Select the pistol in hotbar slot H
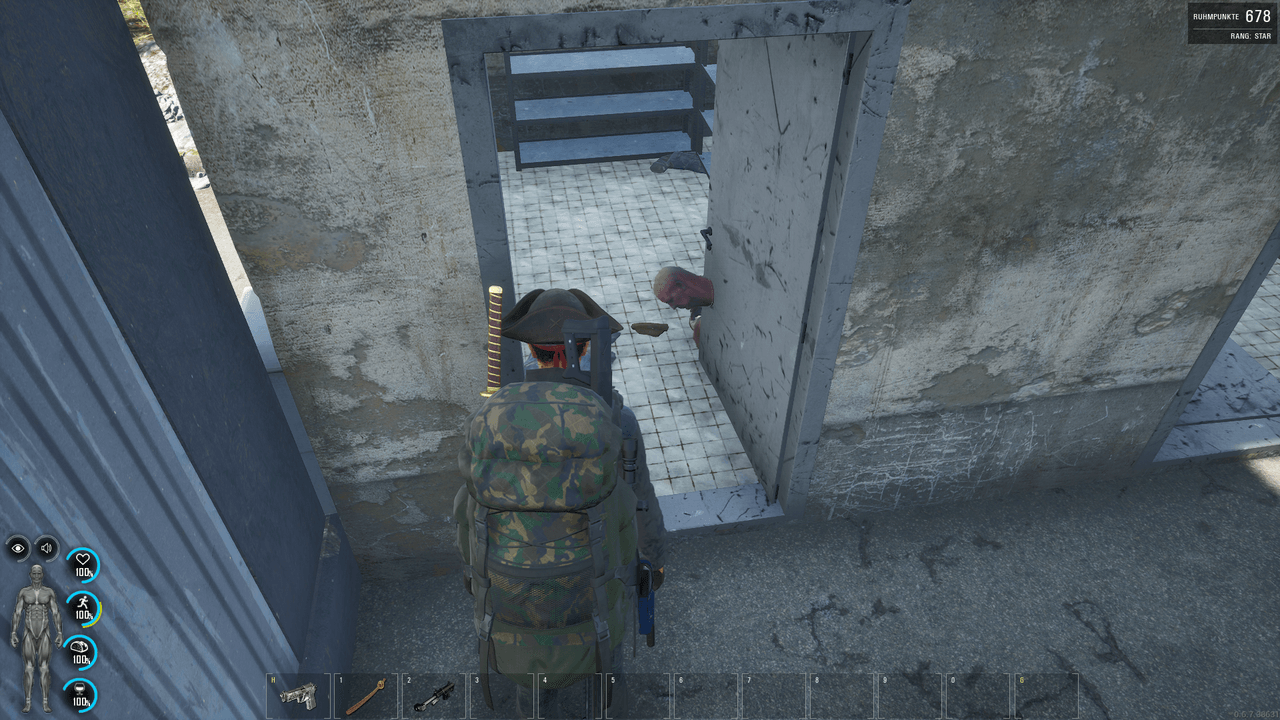The height and width of the screenshot is (720, 1280). point(300,694)
